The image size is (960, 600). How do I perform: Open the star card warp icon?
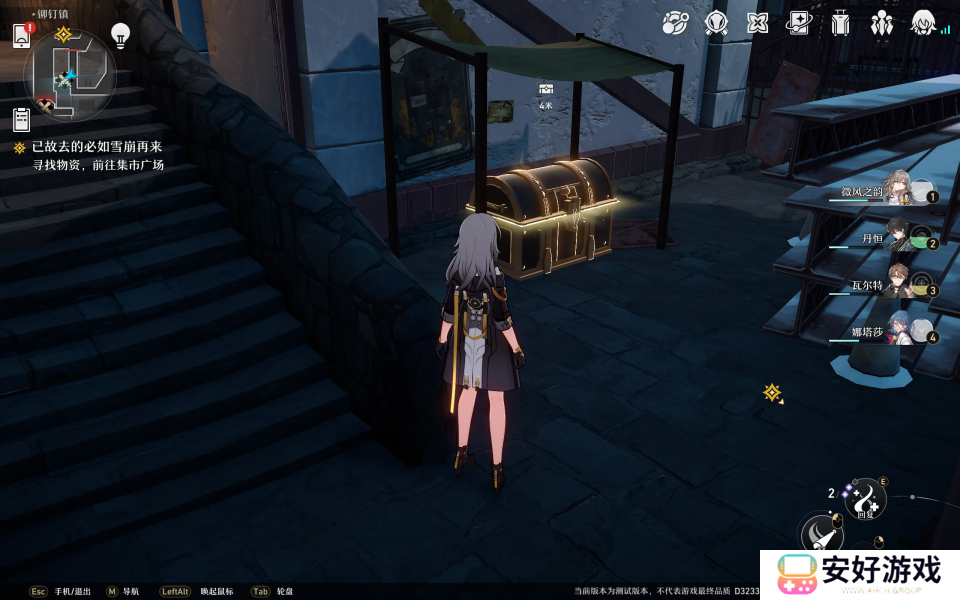pyautogui.click(x=798, y=22)
